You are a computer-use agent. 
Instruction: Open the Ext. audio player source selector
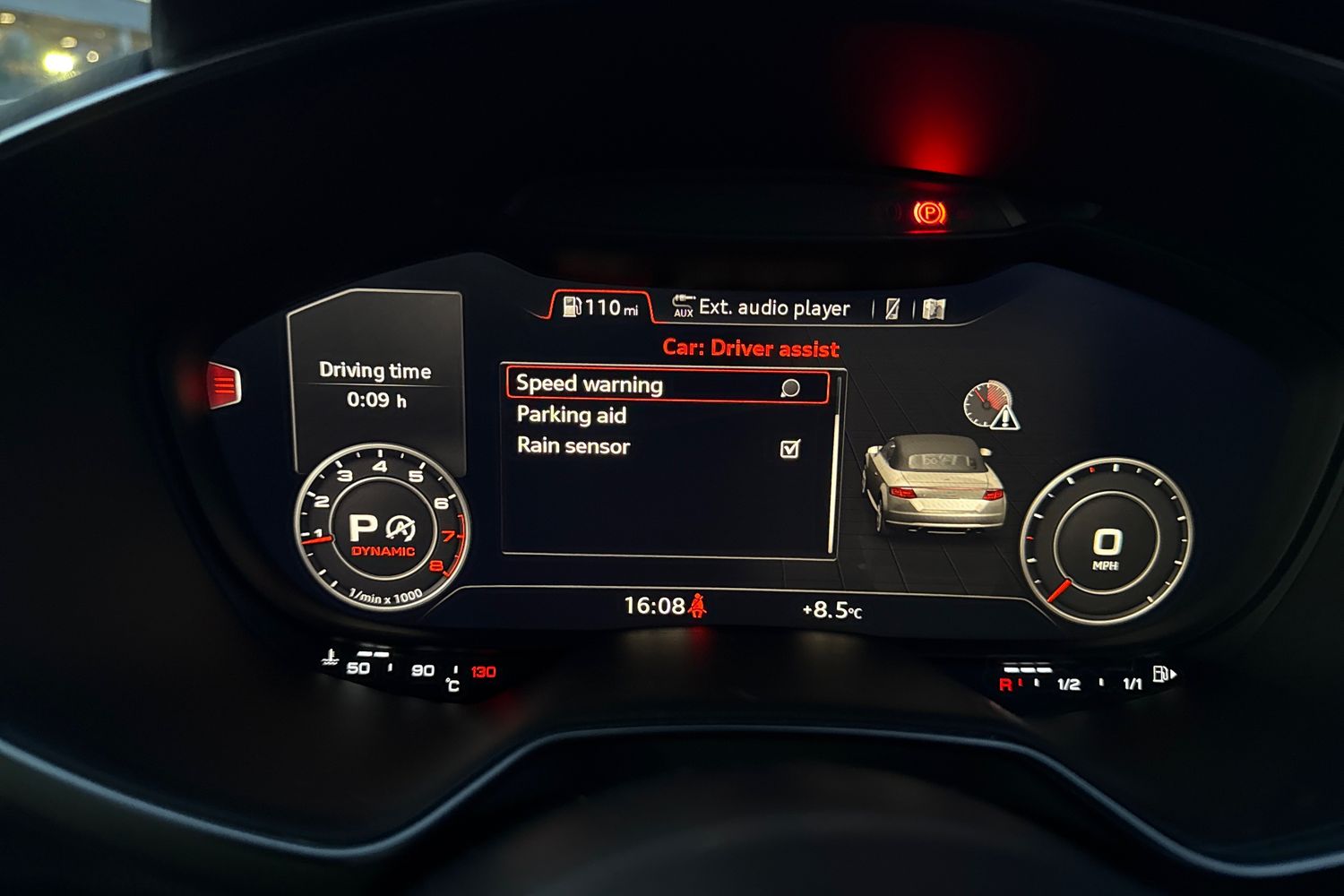[x=772, y=307]
